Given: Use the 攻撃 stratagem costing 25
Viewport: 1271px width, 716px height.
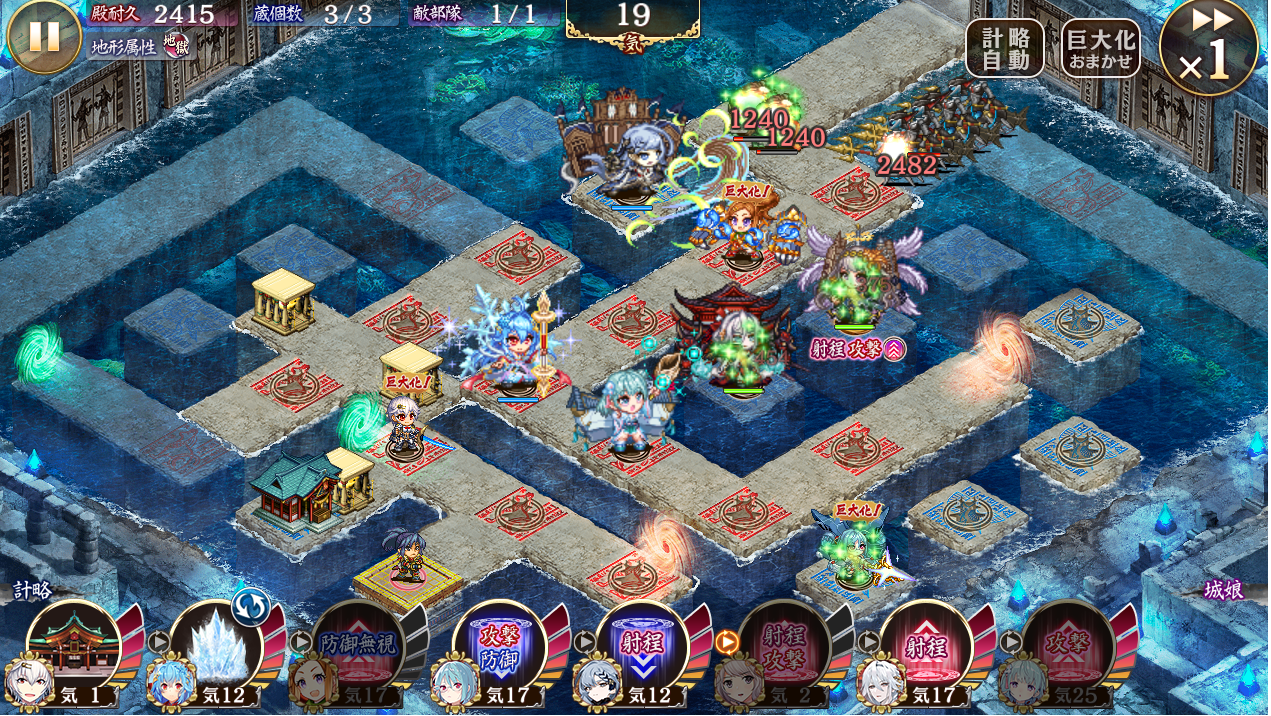Looking at the screenshot, I should [x=1067, y=646].
